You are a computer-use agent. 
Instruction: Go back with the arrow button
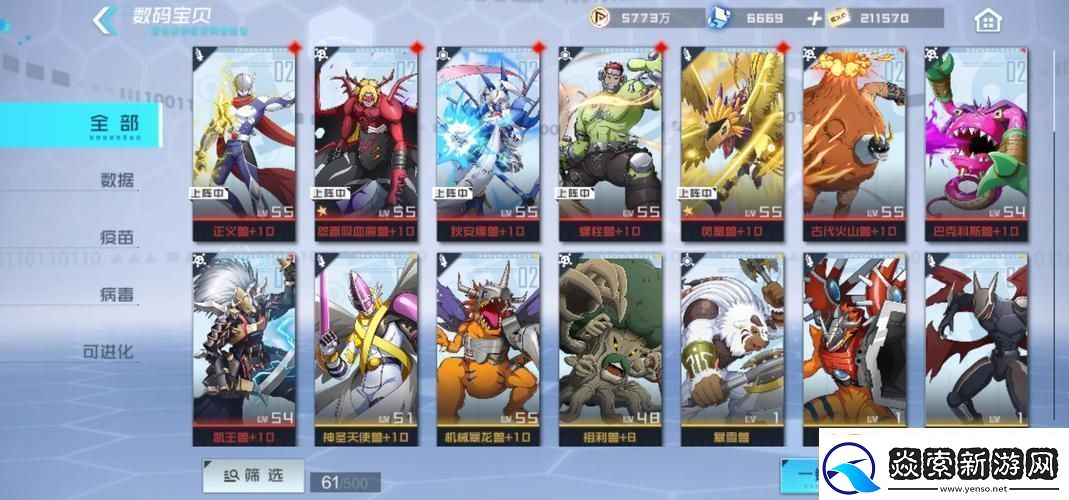coord(102,20)
